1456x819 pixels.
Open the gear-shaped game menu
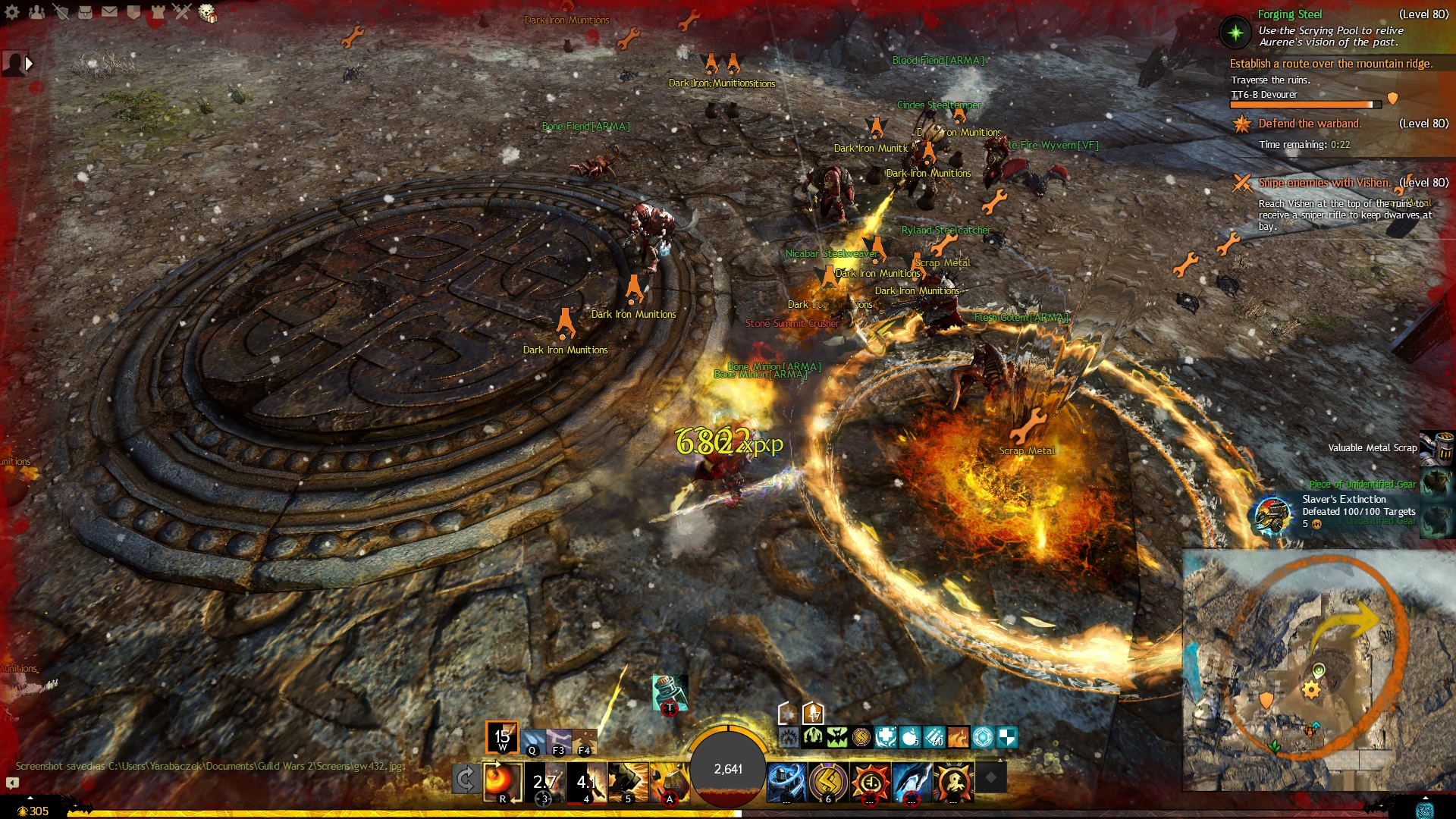coord(14,12)
